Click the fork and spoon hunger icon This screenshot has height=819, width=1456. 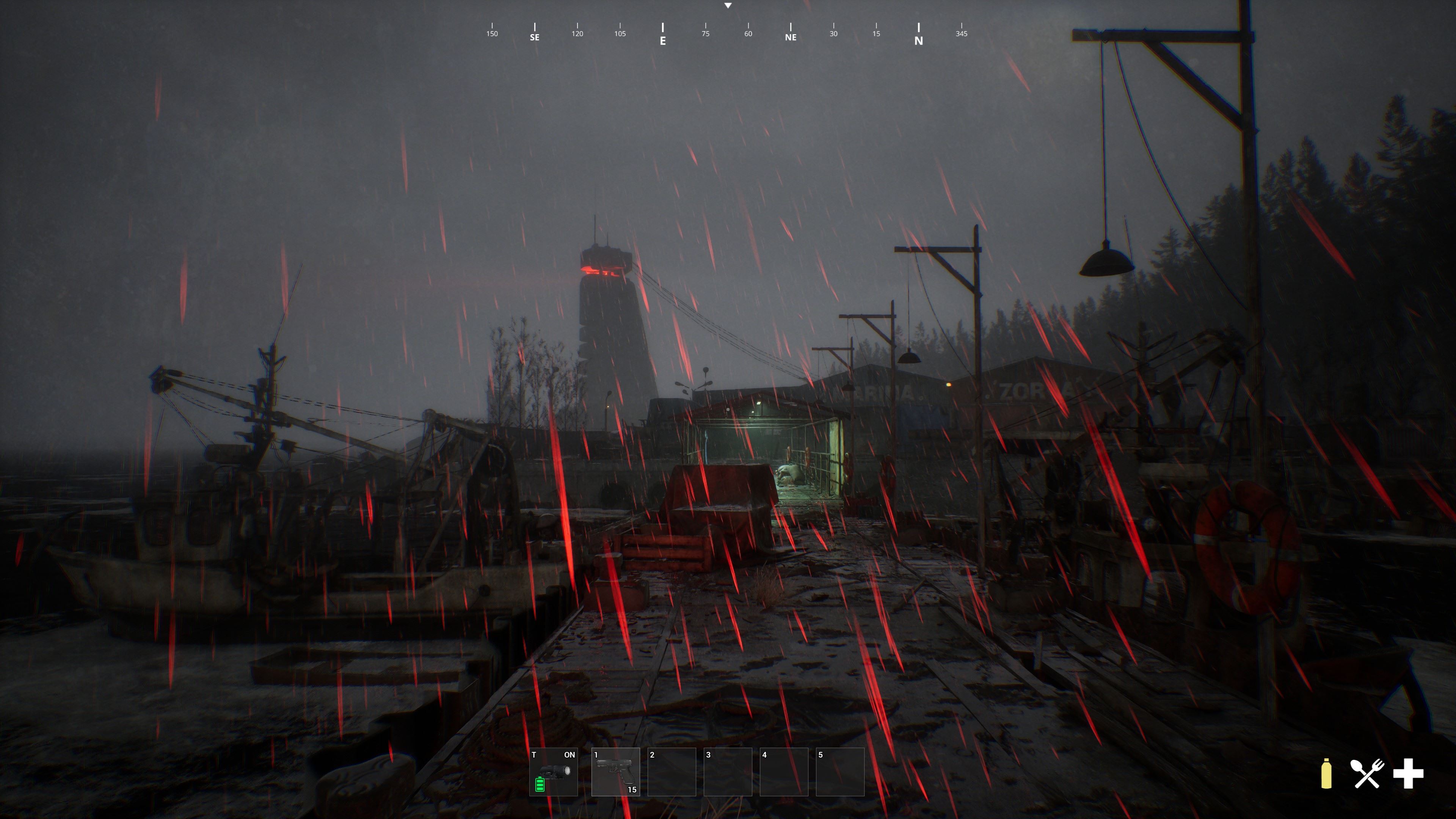click(x=1367, y=773)
